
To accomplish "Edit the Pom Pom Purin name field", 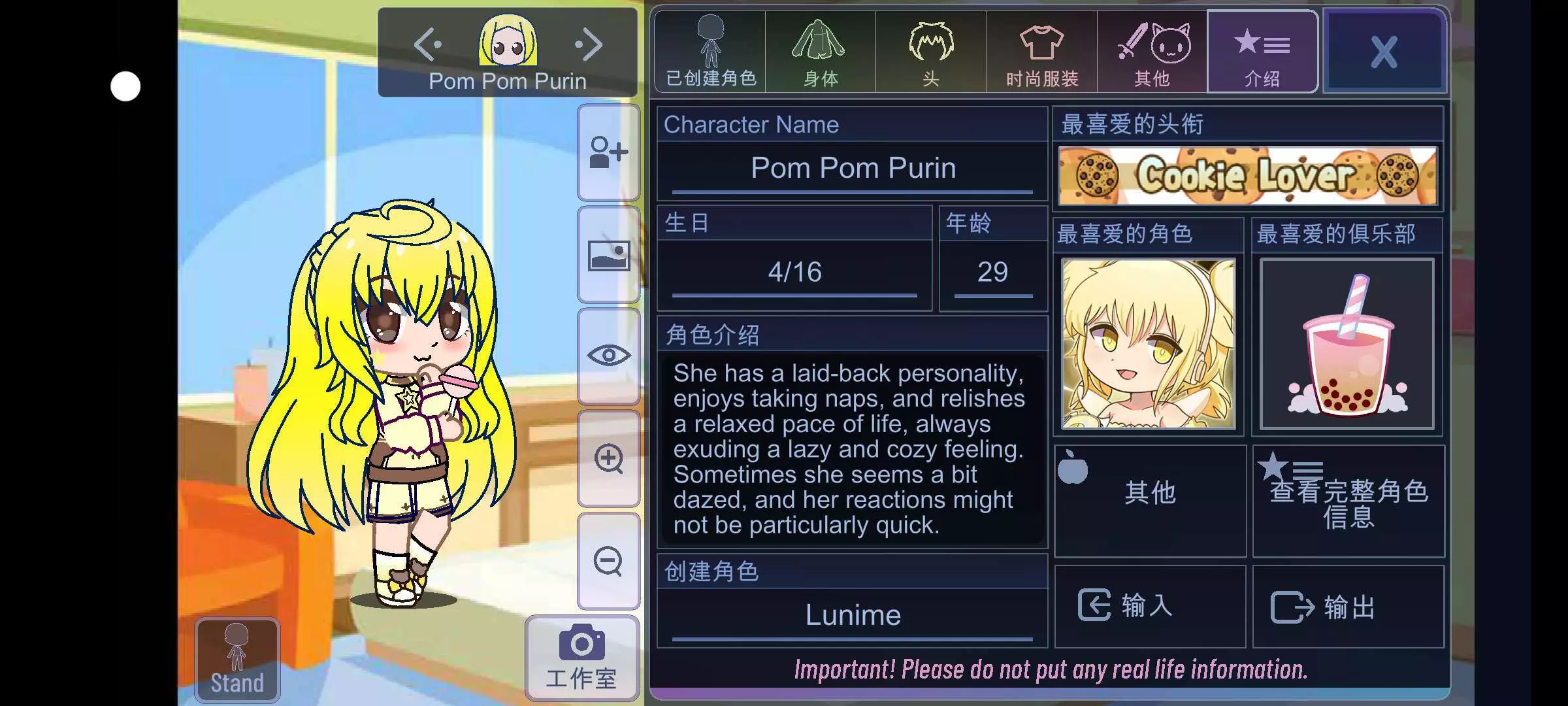I will pyautogui.click(x=853, y=169).
